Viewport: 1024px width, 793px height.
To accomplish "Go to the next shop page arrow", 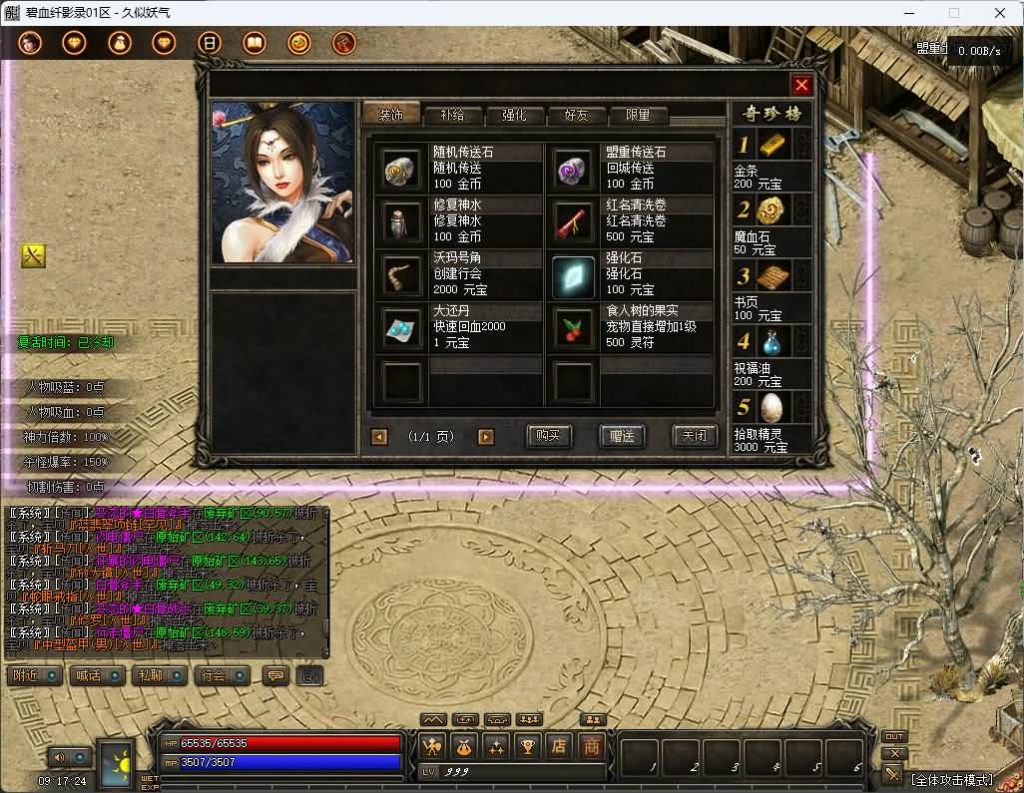I will pyautogui.click(x=486, y=437).
